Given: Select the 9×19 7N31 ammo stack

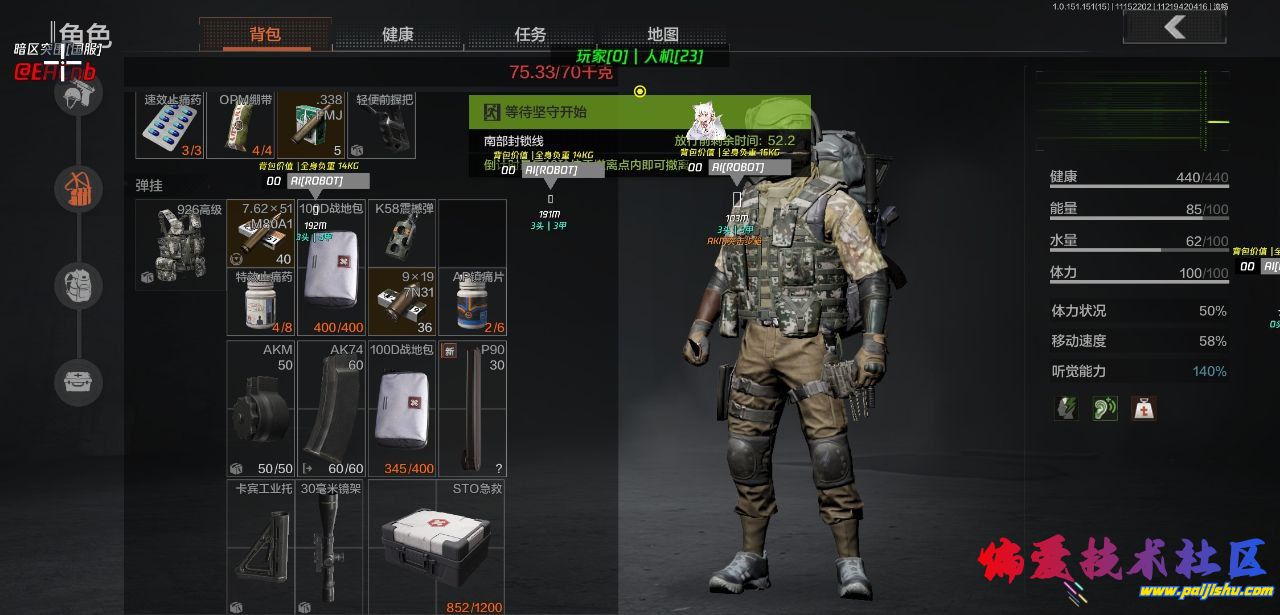Looking at the screenshot, I should 402,301.
